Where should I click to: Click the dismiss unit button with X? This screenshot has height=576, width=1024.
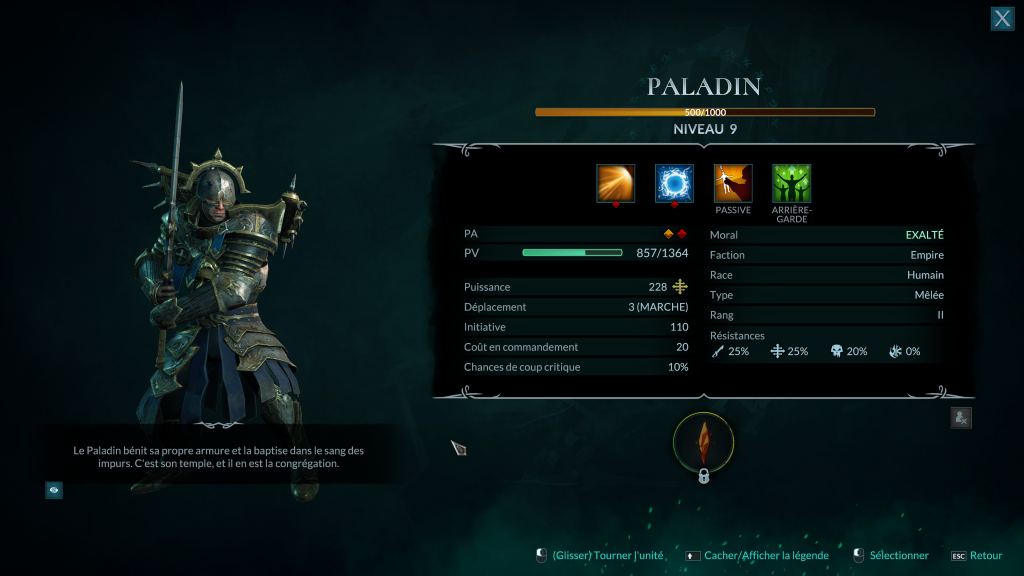click(960, 418)
